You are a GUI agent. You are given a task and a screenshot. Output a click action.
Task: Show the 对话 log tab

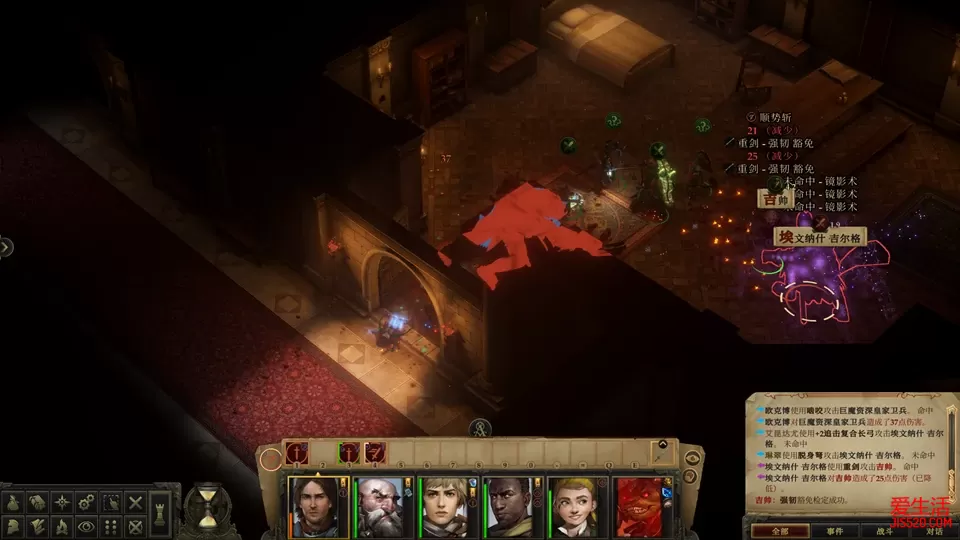934,531
